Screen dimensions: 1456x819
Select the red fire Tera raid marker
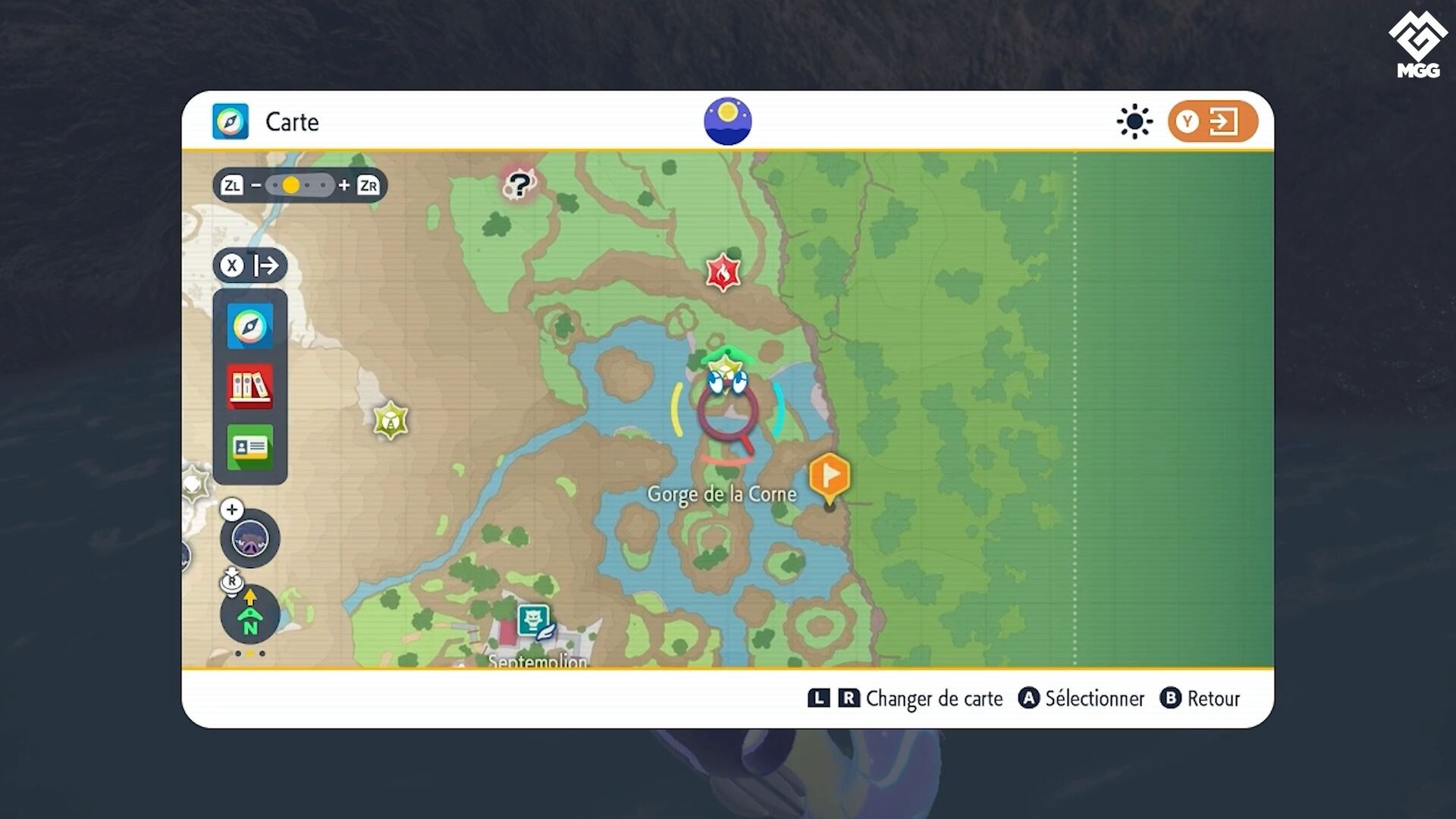723,272
